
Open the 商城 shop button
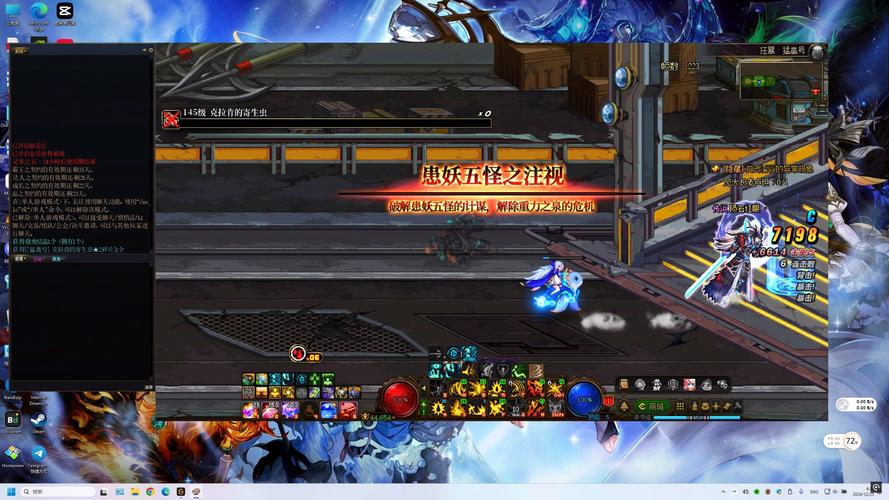655,406
